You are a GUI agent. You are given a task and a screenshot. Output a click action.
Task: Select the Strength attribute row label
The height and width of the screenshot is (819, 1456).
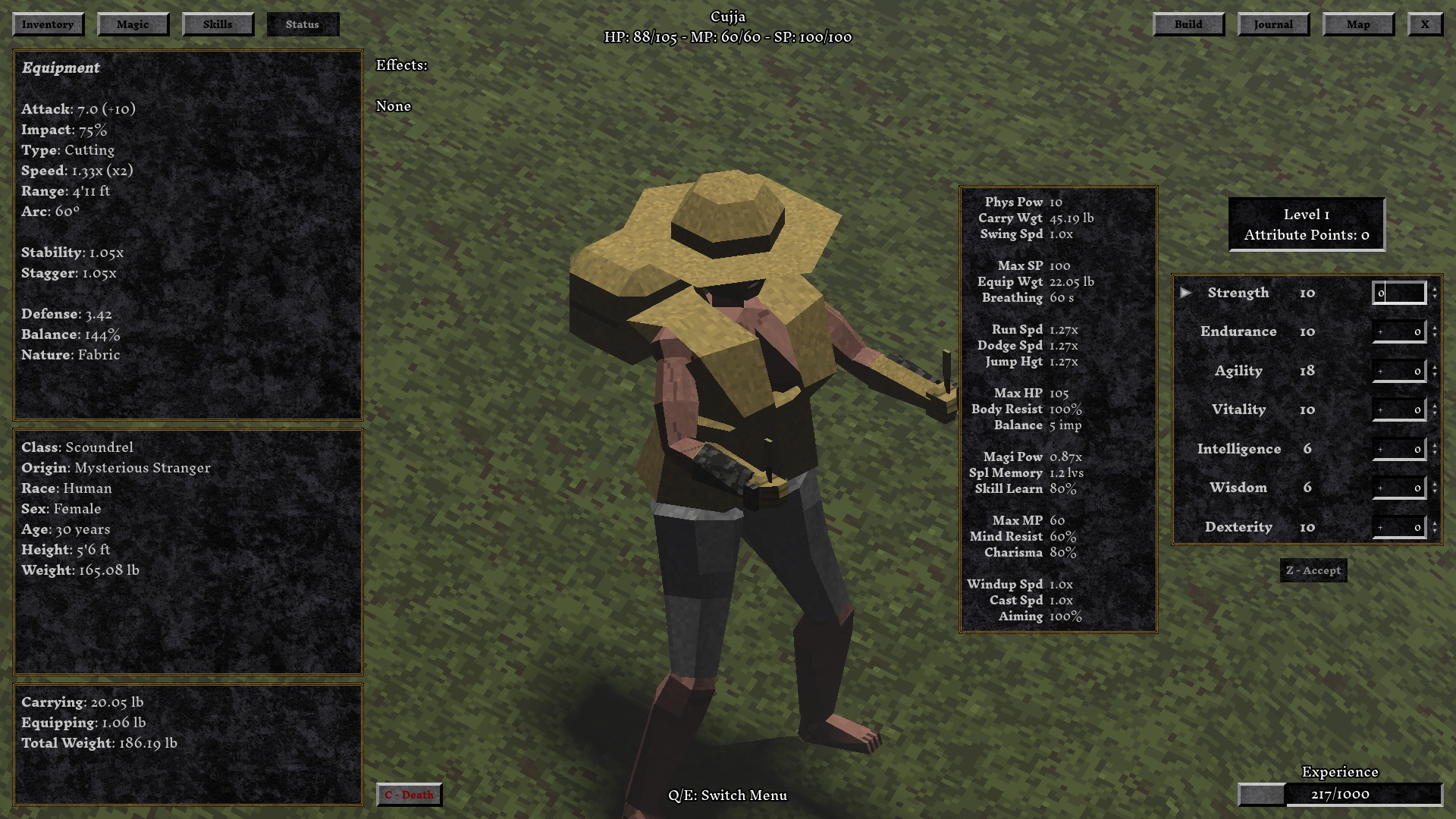point(1238,293)
